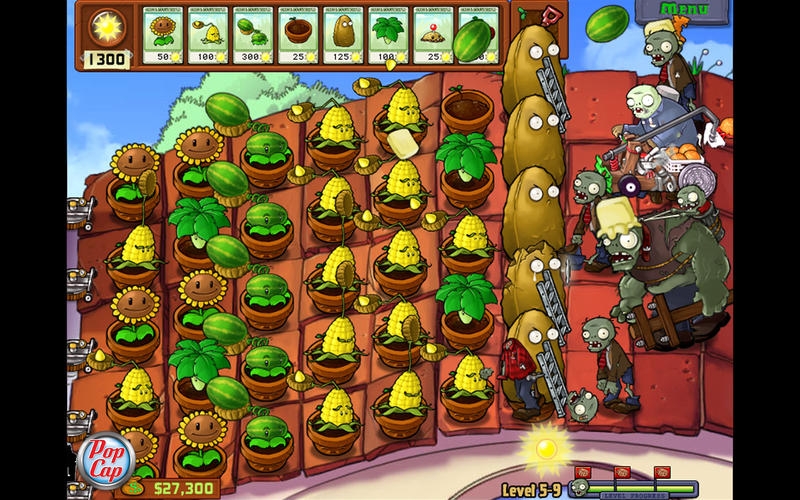
Task: Pick the Melon-pult seed packet
Action: (254, 35)
